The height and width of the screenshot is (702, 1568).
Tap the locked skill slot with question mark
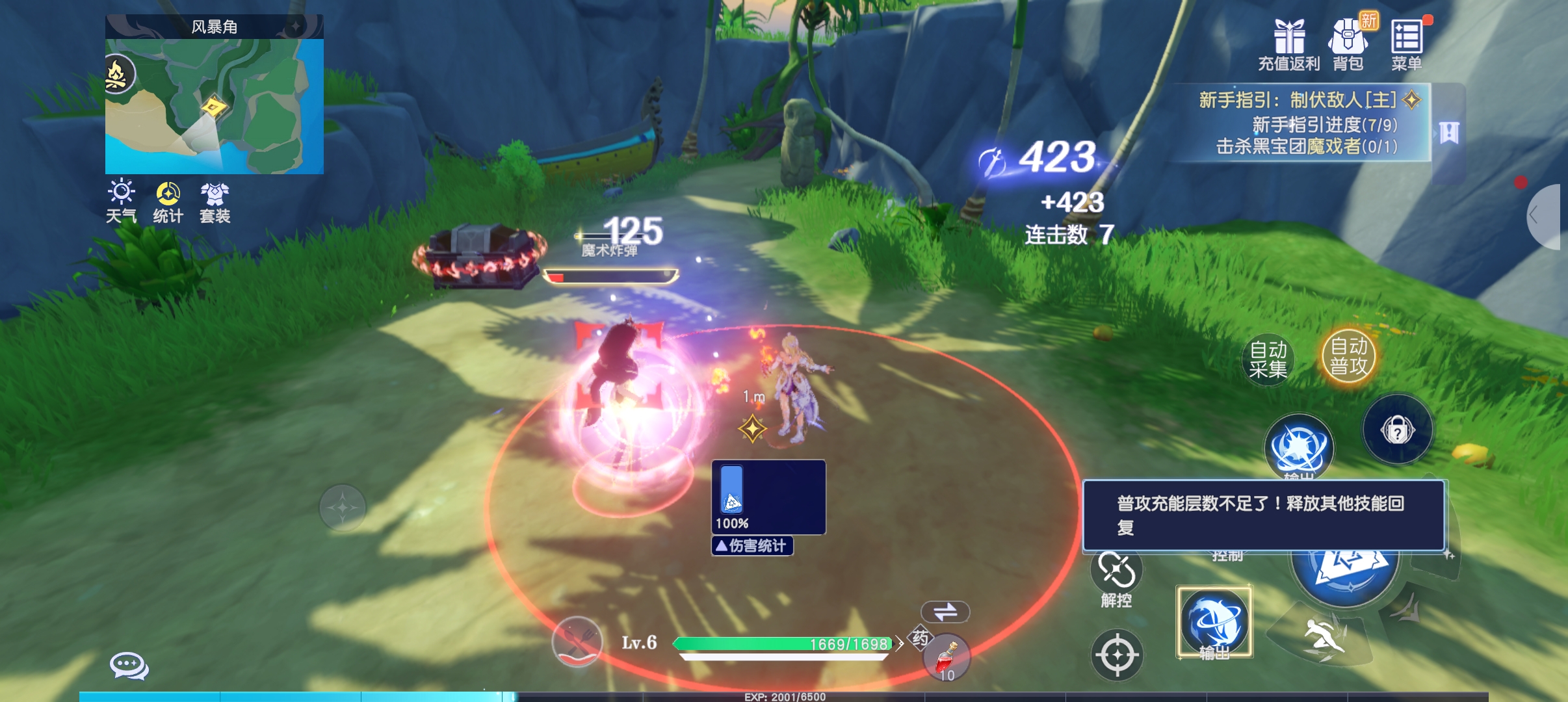(x=1398, y=430)
